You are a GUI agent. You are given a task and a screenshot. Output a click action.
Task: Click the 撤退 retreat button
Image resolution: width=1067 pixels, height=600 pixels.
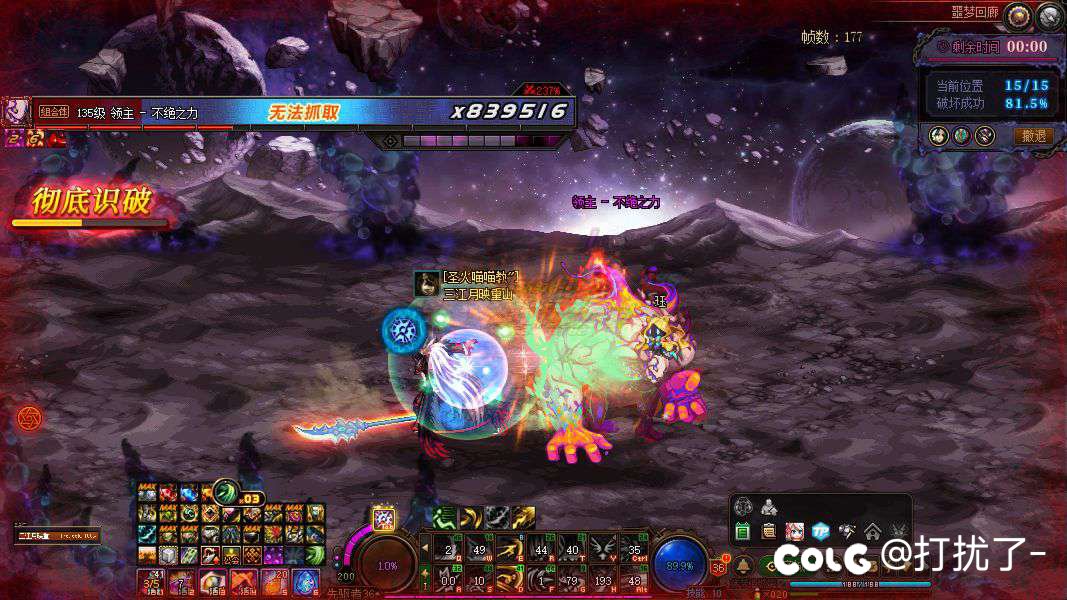1034,136
